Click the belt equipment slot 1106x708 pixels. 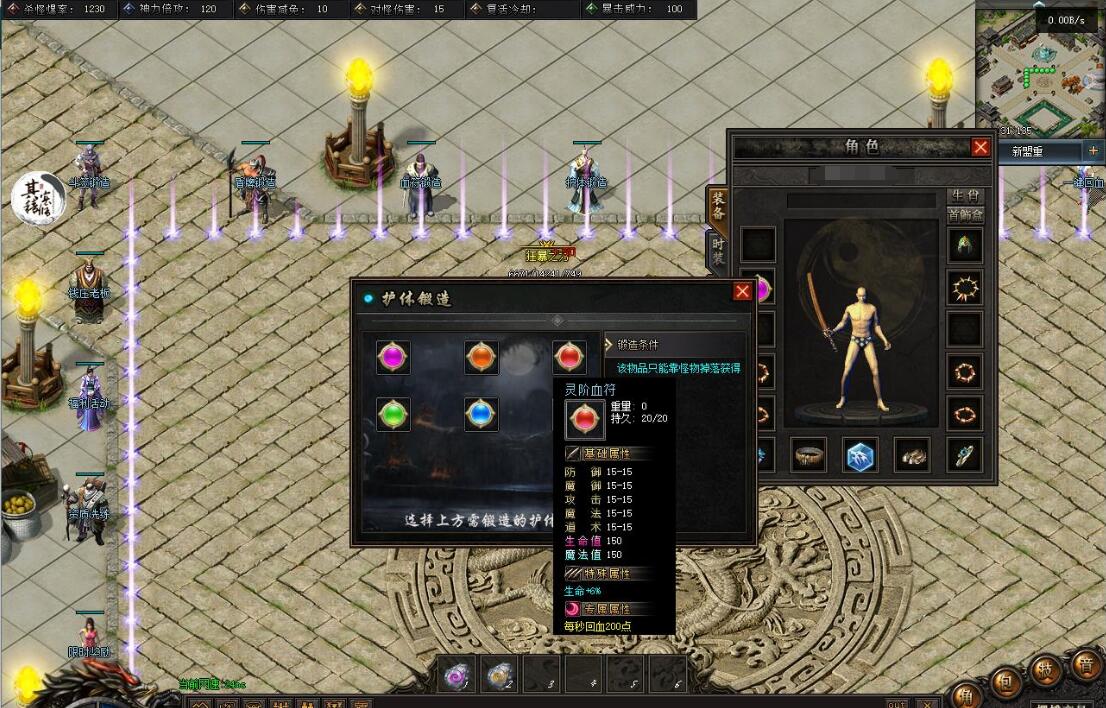[808, 456]
